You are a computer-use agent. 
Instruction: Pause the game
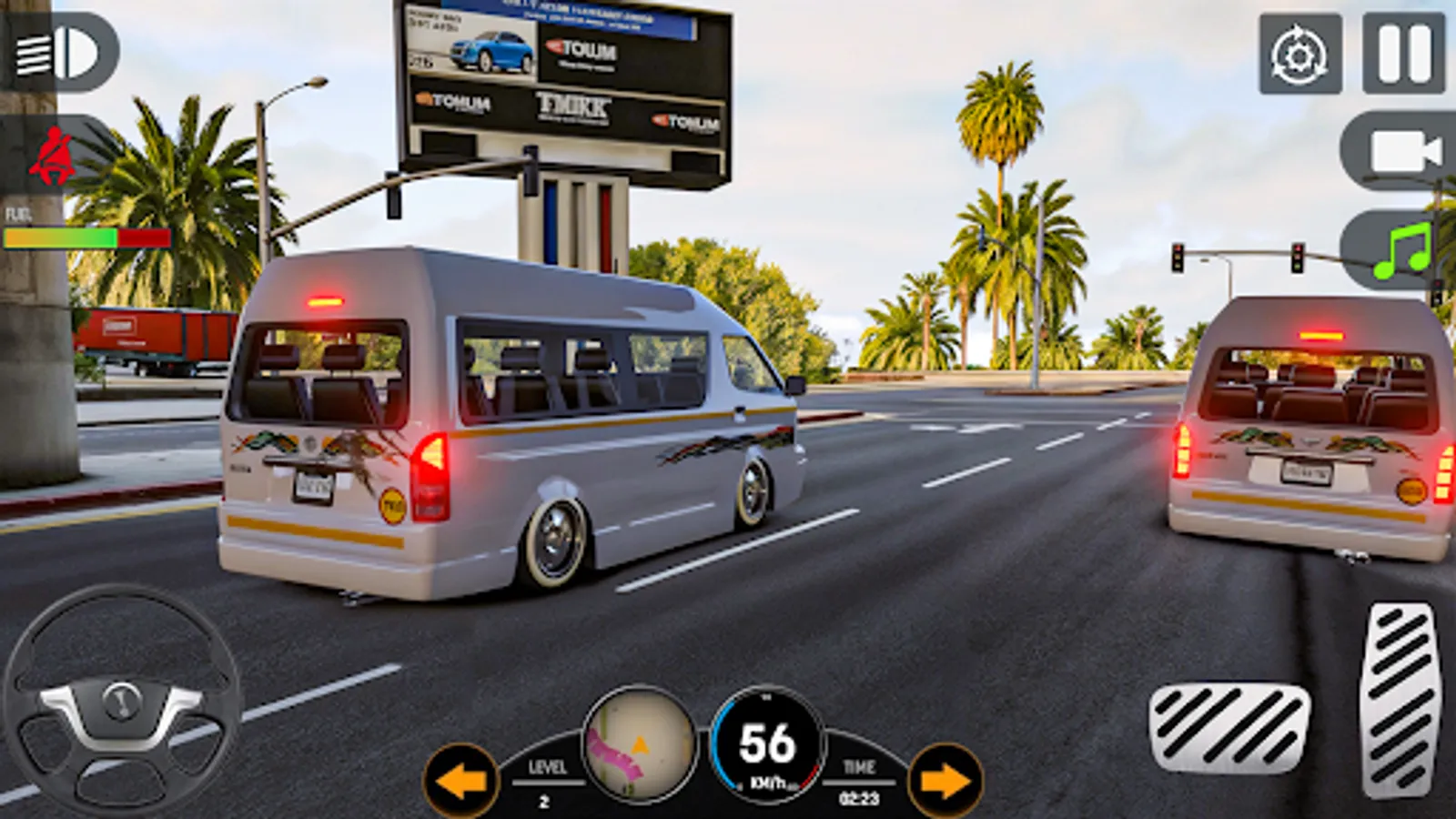pyautogui.click(x=1401, y=54)
